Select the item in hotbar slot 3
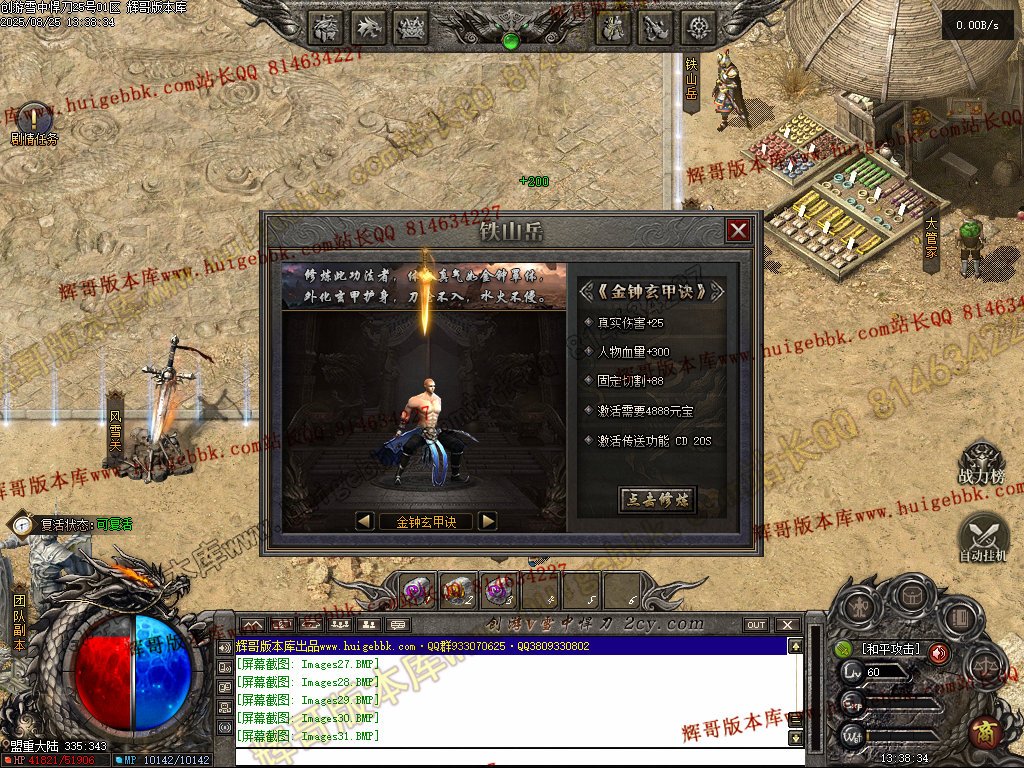 tap(498, 590)
